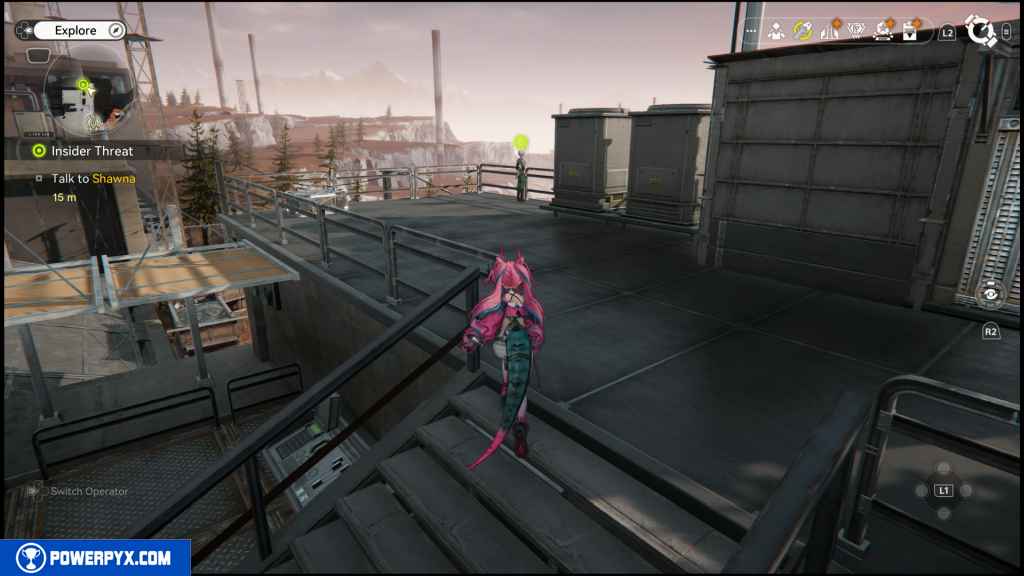
Task: Click the large white circular ring icon
Action: (981, 31)
